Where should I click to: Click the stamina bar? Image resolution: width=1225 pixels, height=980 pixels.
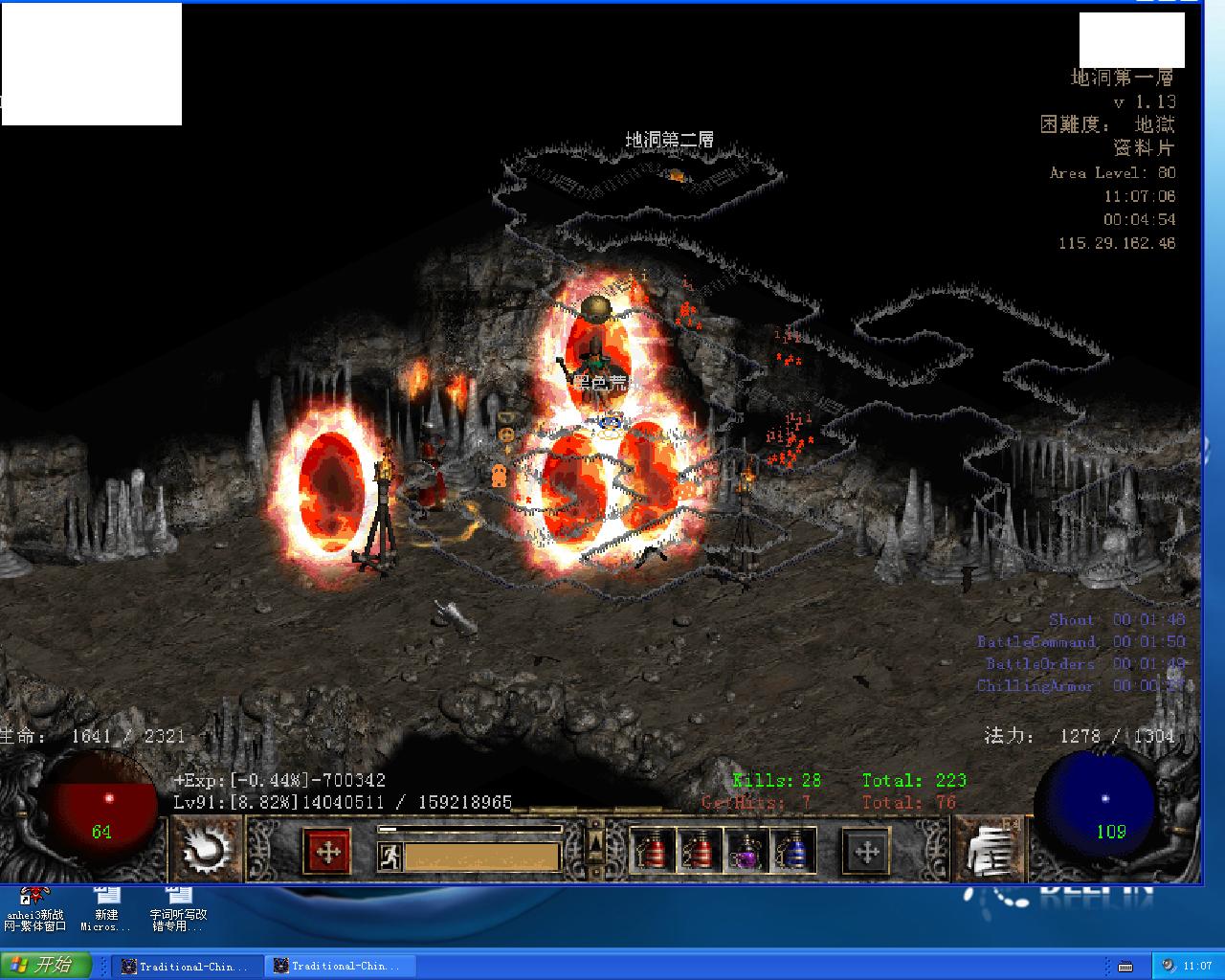point(481,856)
